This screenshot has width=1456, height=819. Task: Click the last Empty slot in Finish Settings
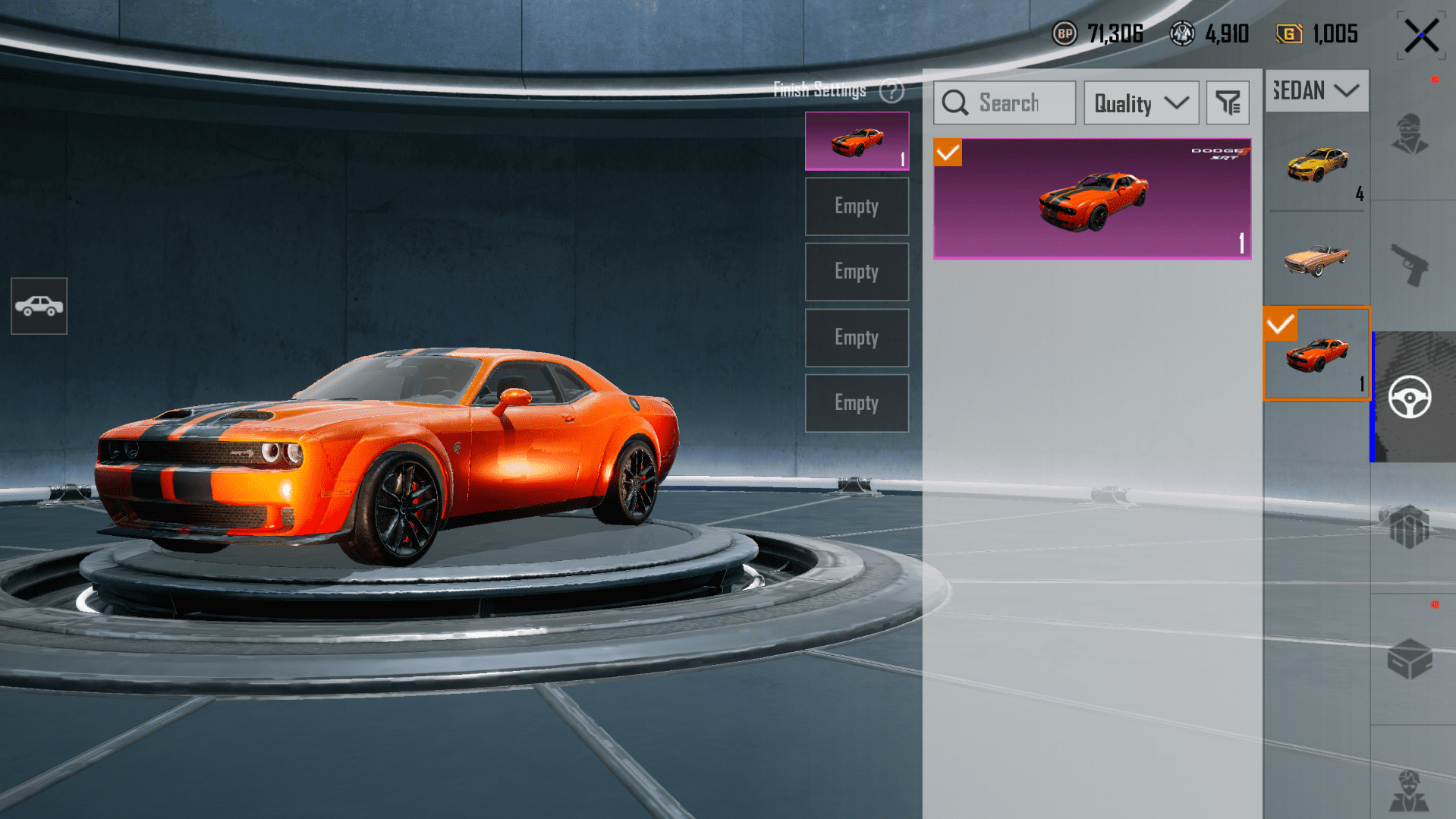point(857,403)
